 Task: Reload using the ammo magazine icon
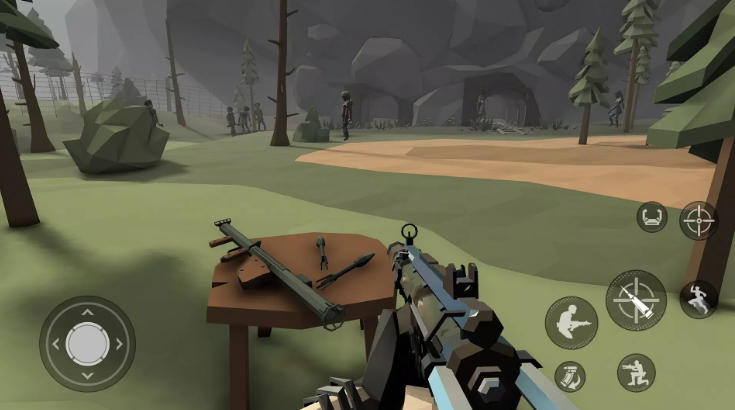click(x=570, y=377)
